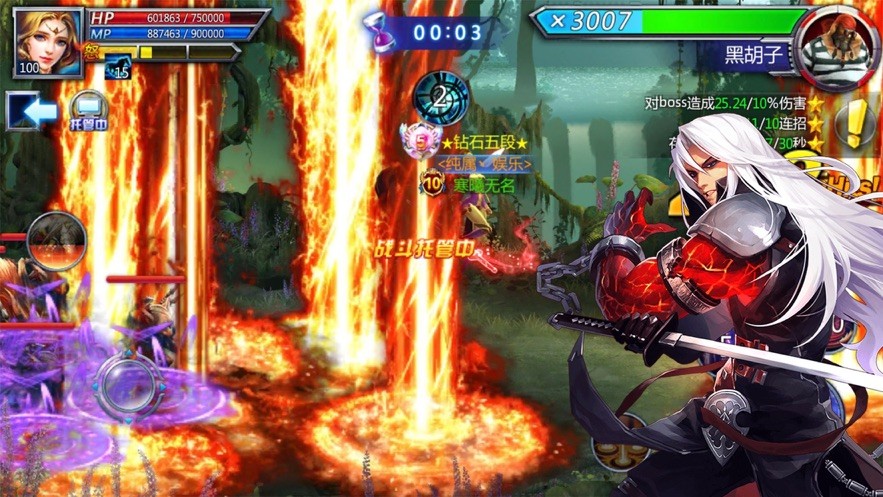The width and height of the screenshot is (883, 497).
Task: Activate the round skill icon with fiery base
Action: pyautogui.click(x=56, y=242)
